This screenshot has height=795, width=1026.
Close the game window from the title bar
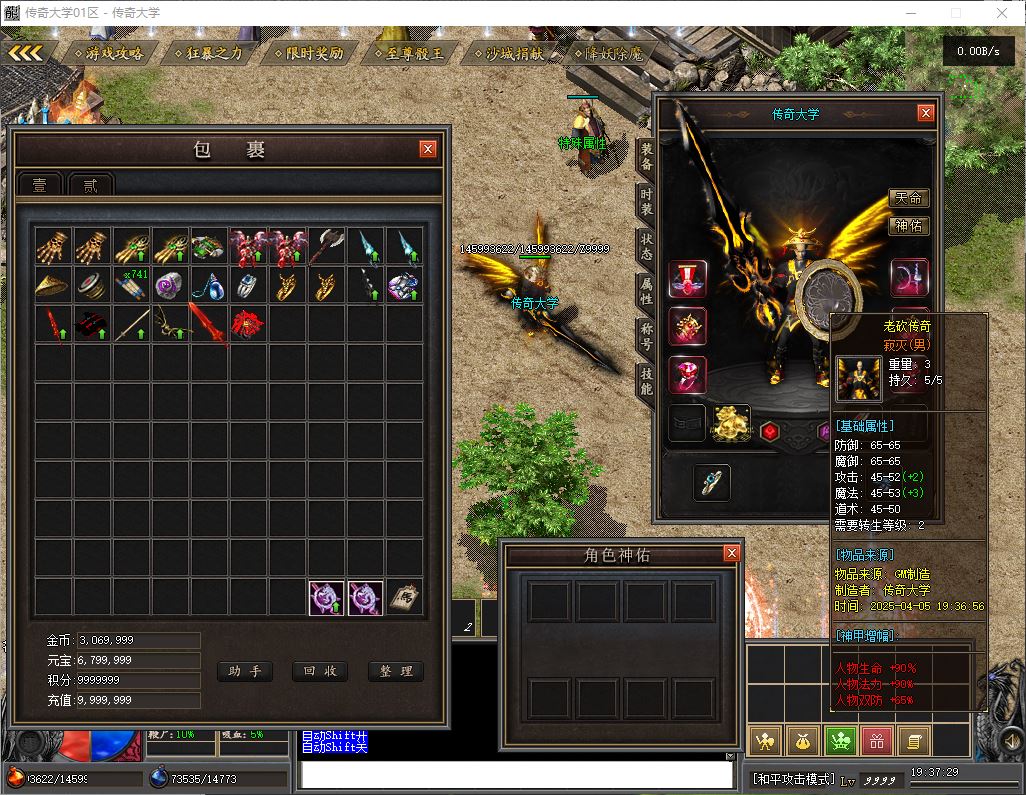1002,13
